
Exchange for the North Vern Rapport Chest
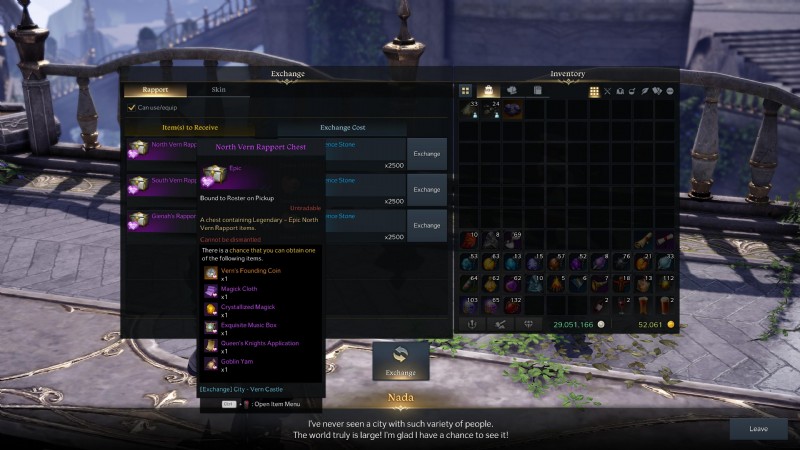click(427, 154)
